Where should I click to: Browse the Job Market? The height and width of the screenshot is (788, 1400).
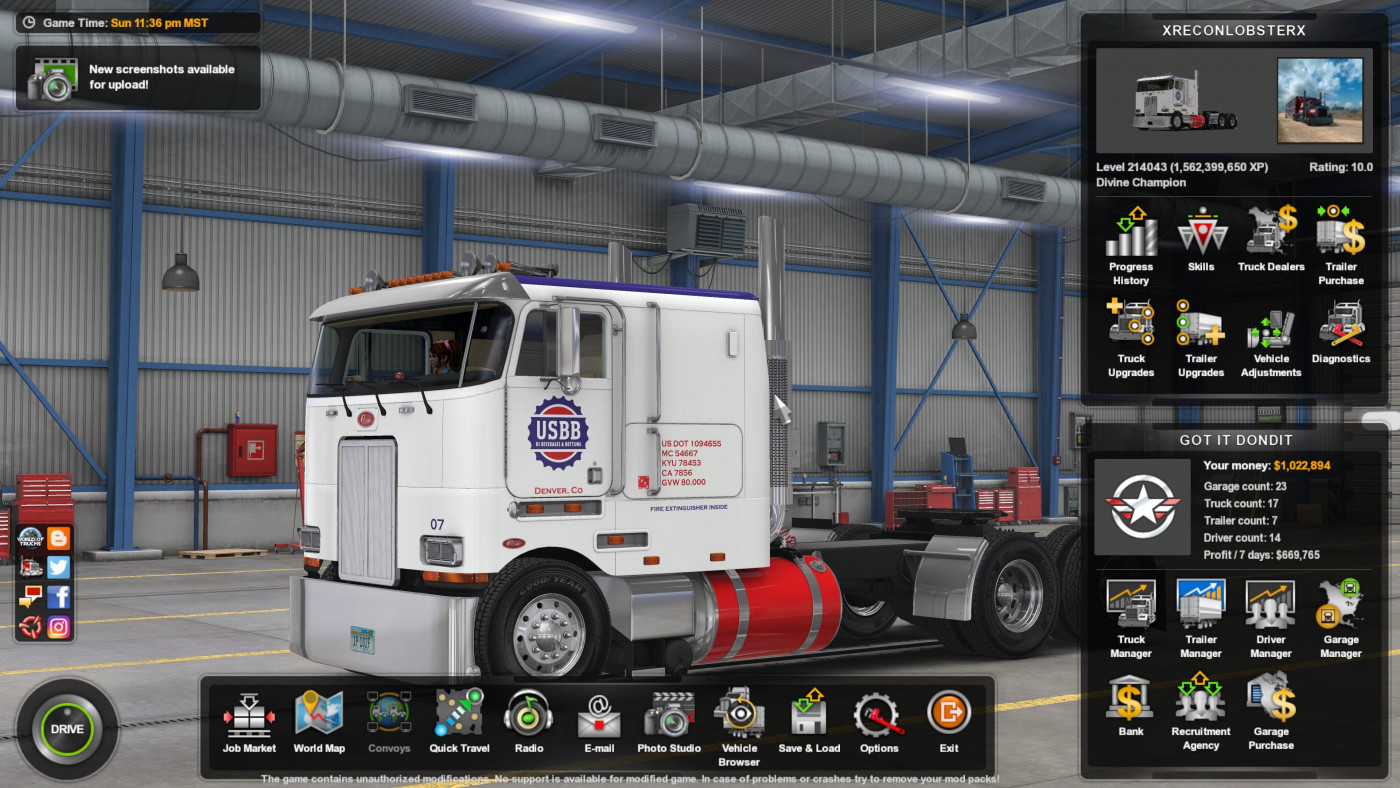pos(248,716)
